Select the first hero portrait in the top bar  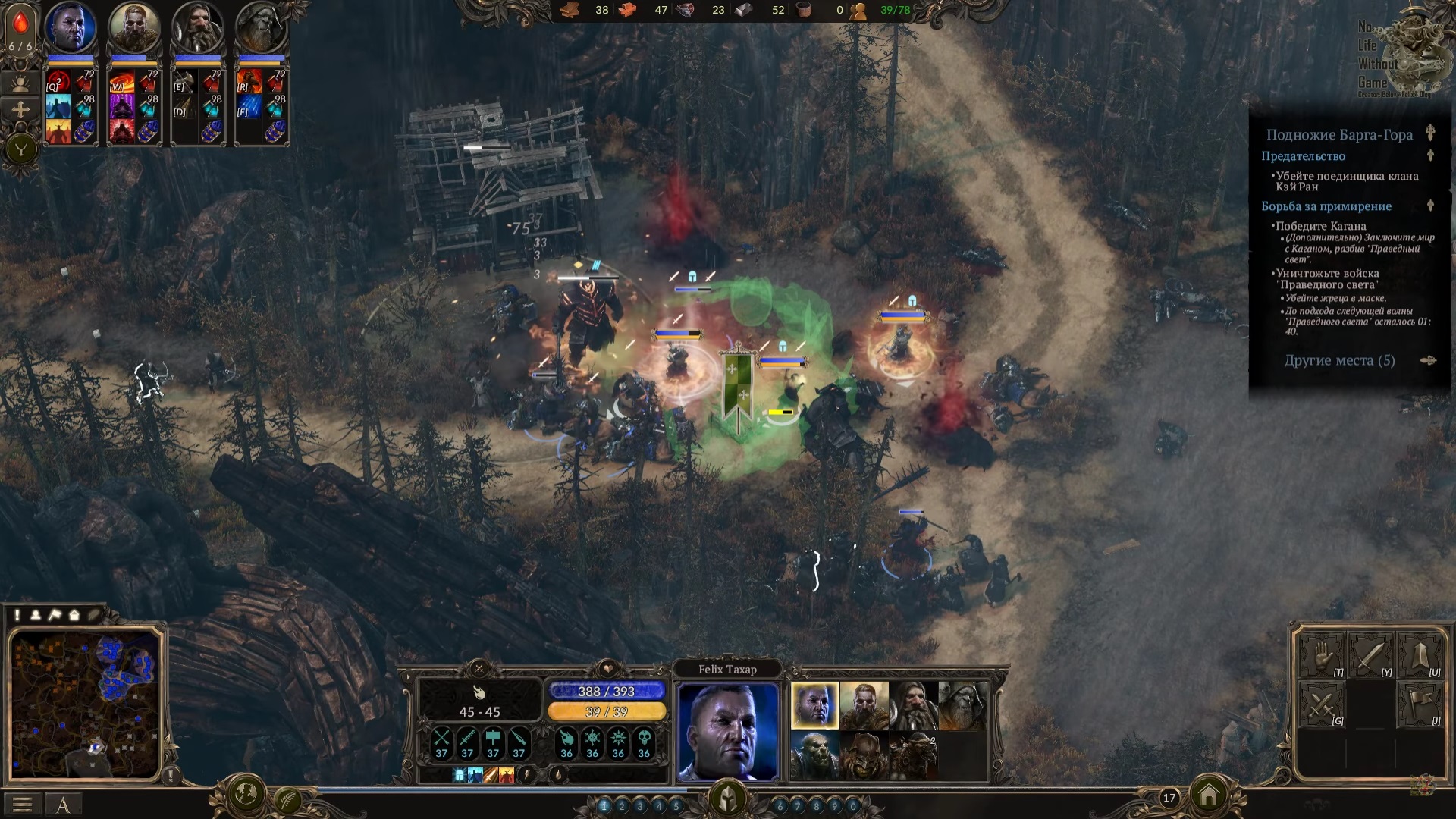pos(71,28)
